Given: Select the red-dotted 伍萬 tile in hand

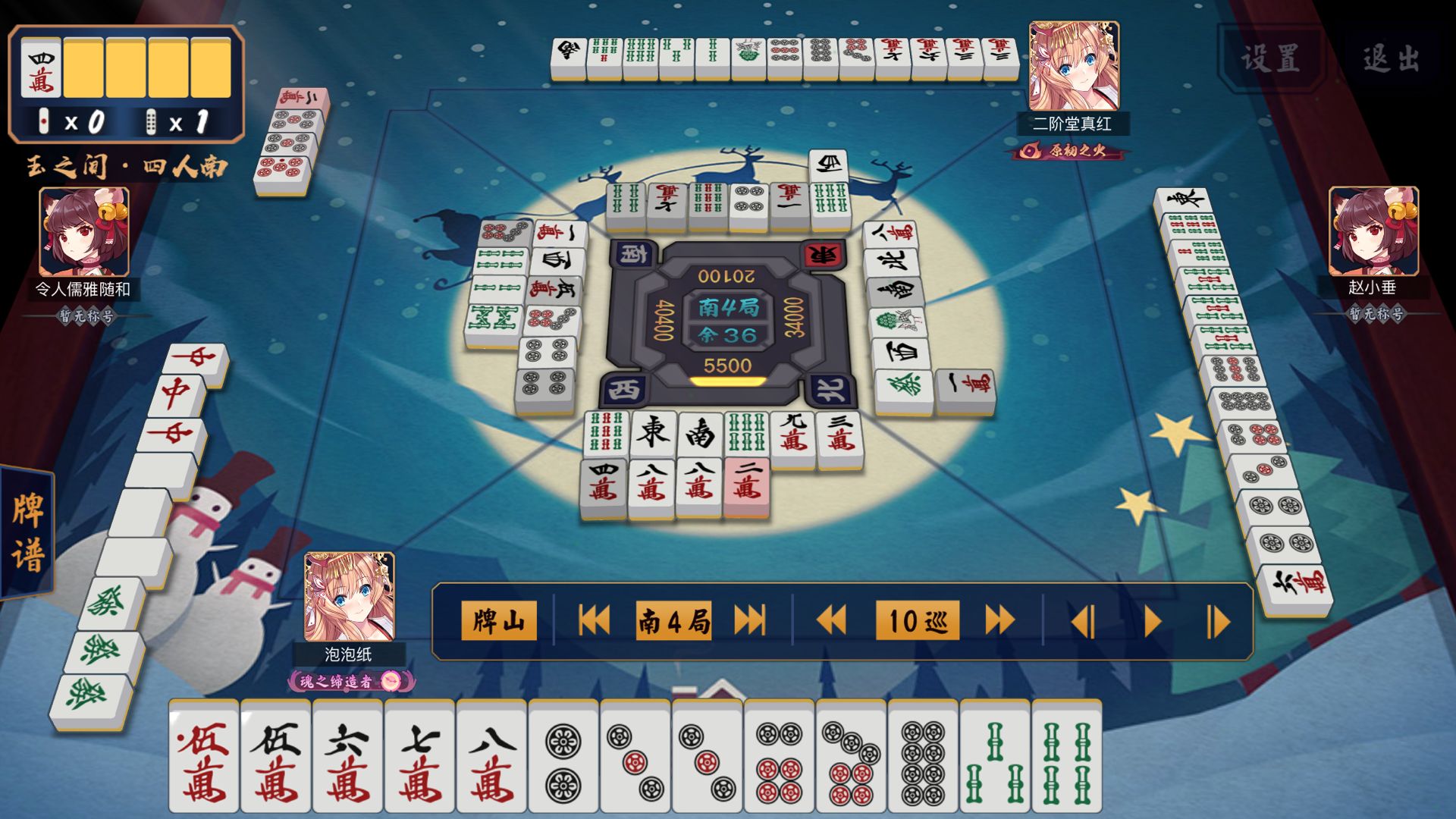Looking at the screenshot, I should click(203, 758).
